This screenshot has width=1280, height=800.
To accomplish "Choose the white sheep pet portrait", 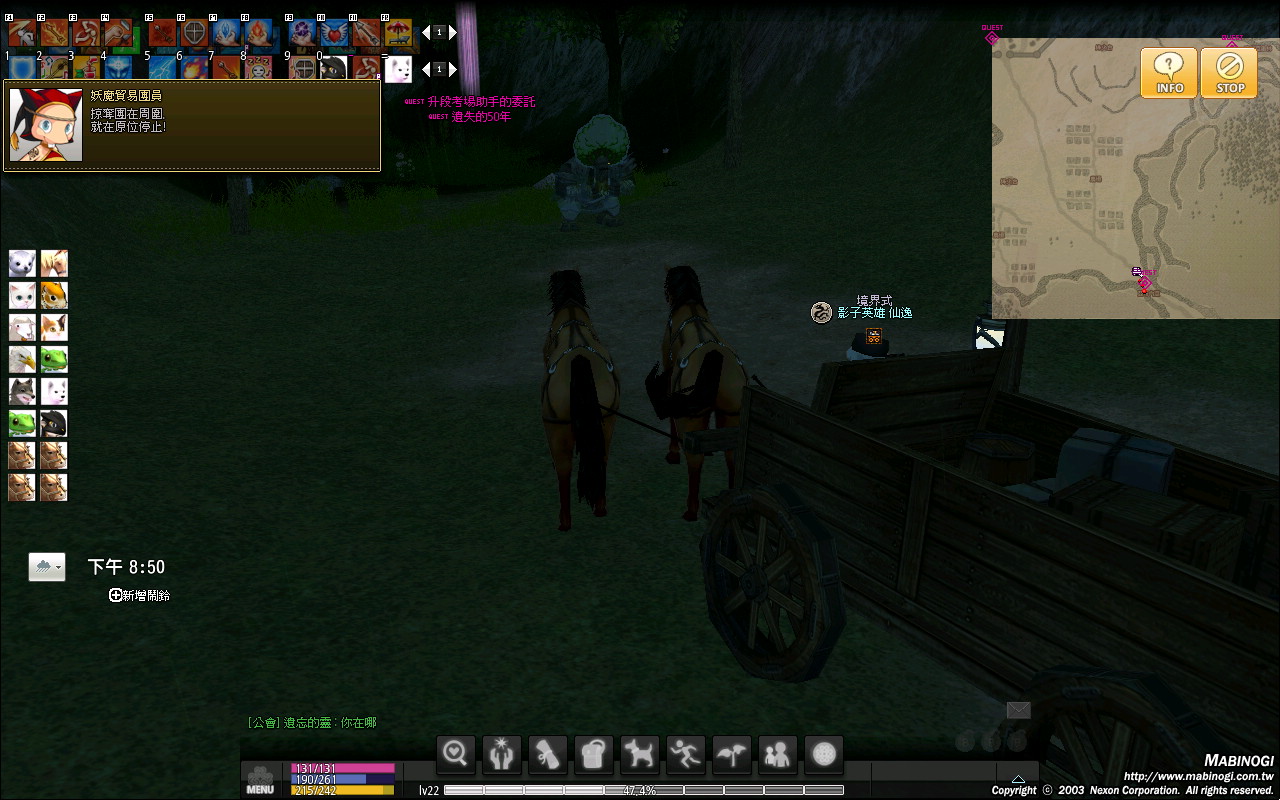I will [22, 327].
